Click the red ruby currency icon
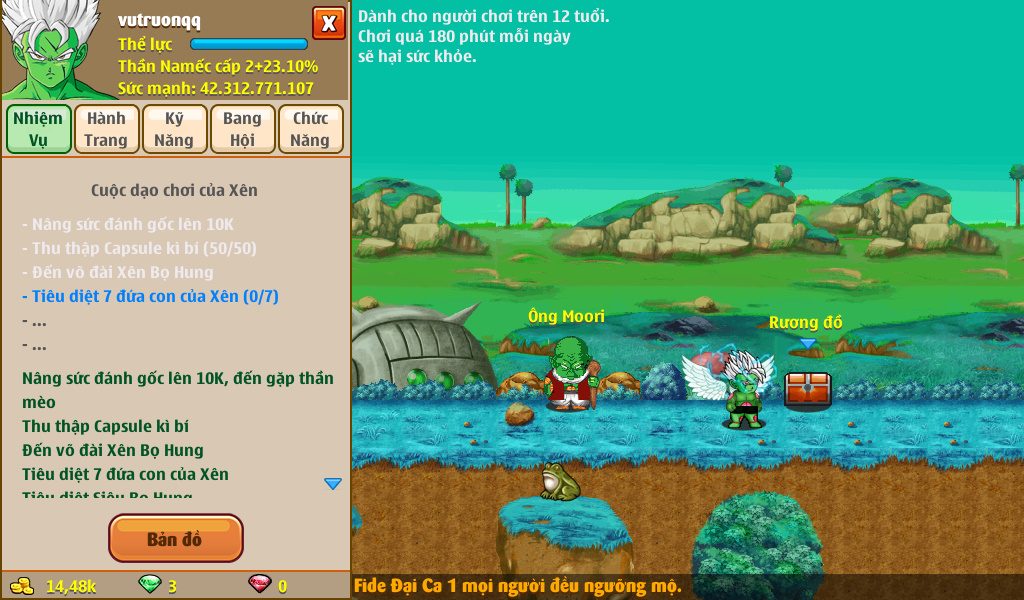The width and height of the screenshot is (1024, 600). tap(259, 585)
